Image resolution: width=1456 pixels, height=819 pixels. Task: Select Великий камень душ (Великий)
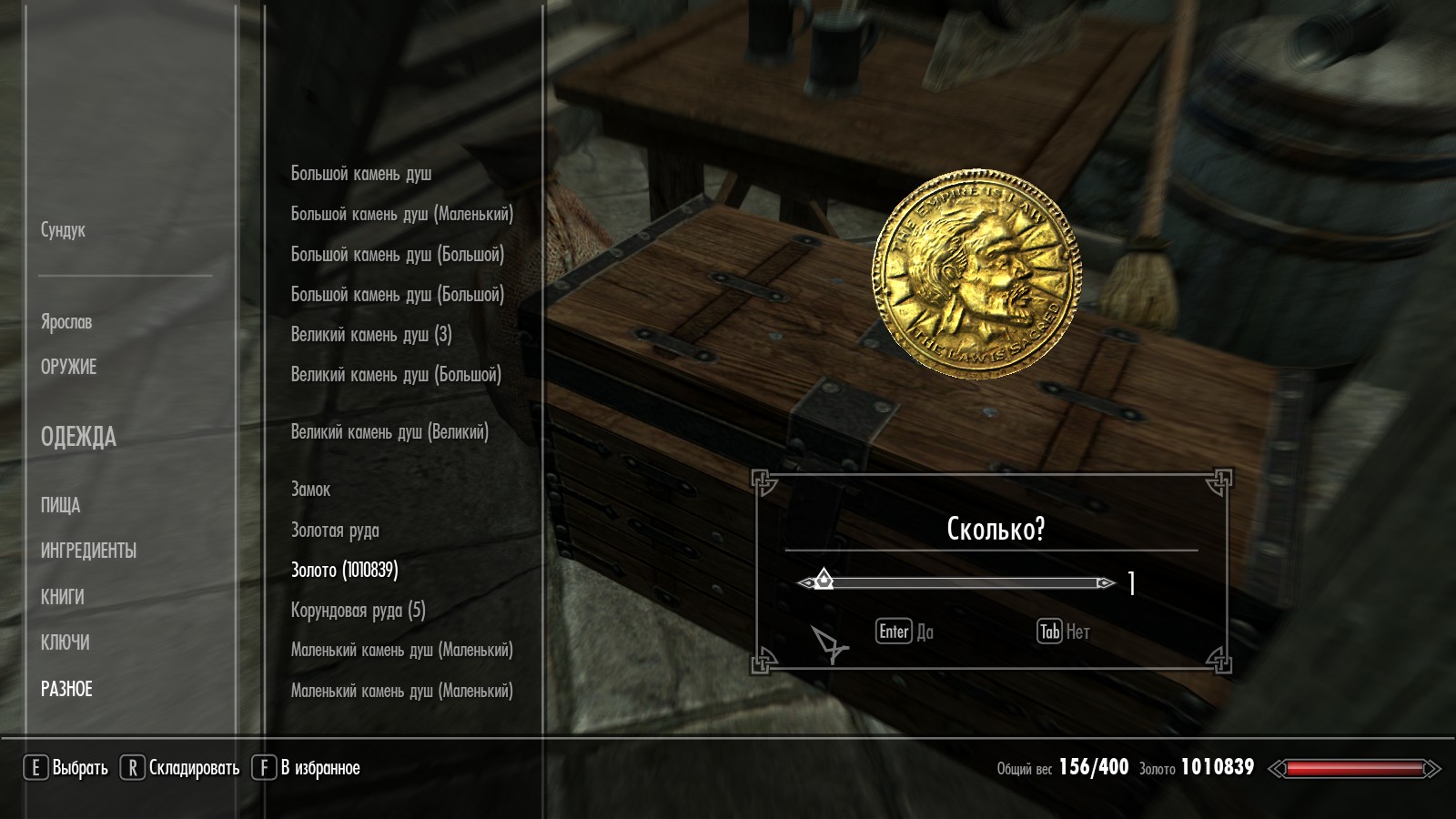coord(389,432)
